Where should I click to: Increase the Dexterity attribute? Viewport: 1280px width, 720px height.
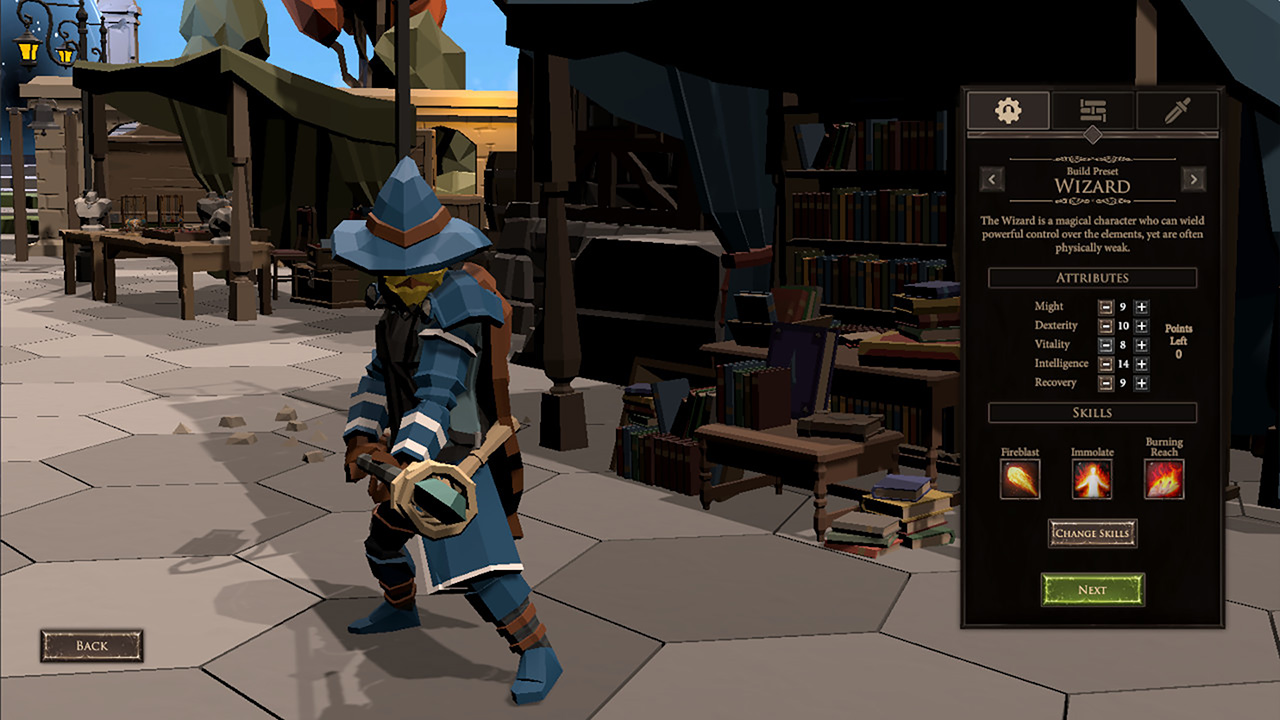point(1141,325)
